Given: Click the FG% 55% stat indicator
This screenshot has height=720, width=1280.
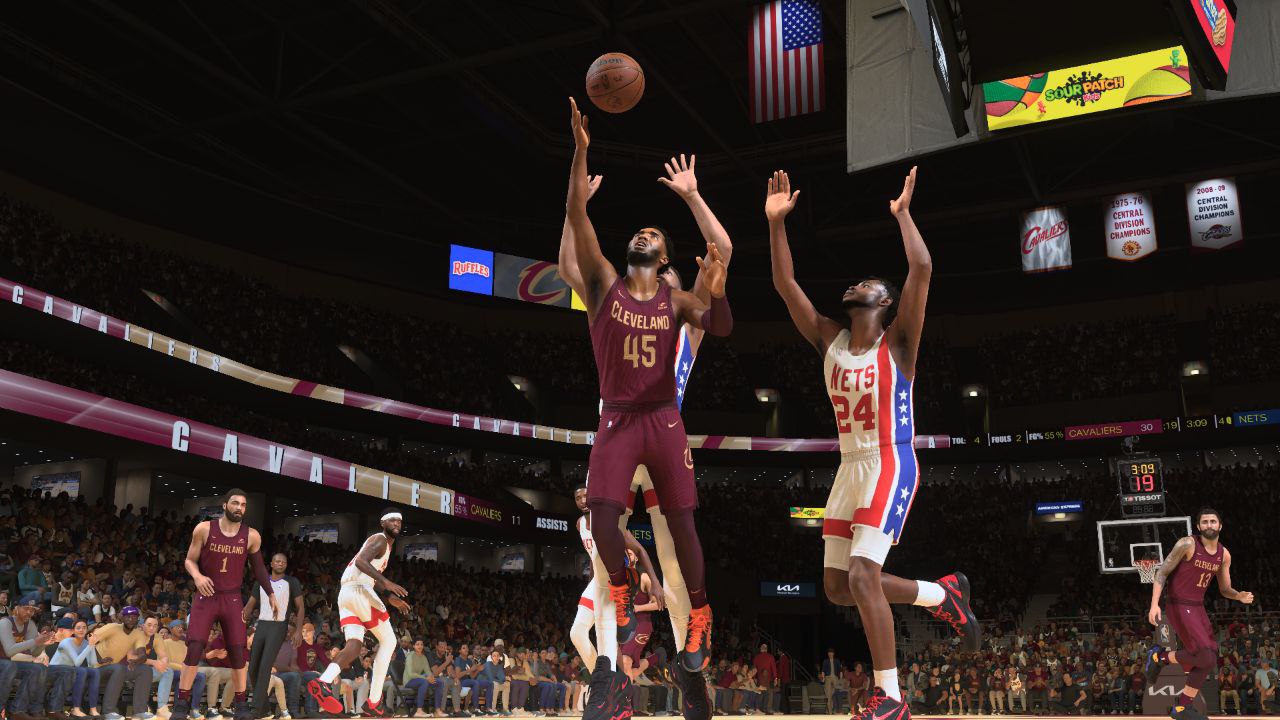Looking at the screenshot, I should click(1046, 434).
